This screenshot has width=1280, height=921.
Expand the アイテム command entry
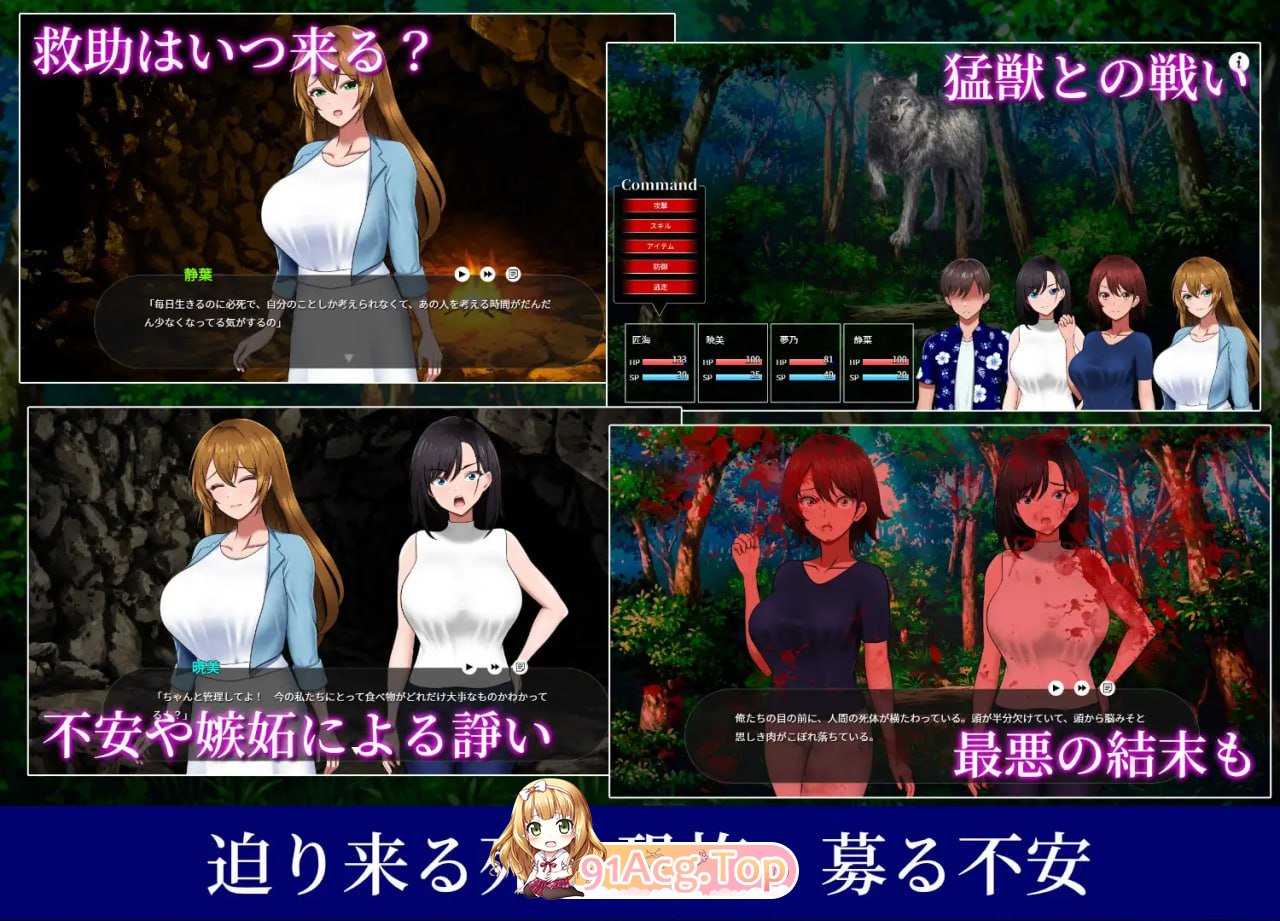[x=662, y=247]
